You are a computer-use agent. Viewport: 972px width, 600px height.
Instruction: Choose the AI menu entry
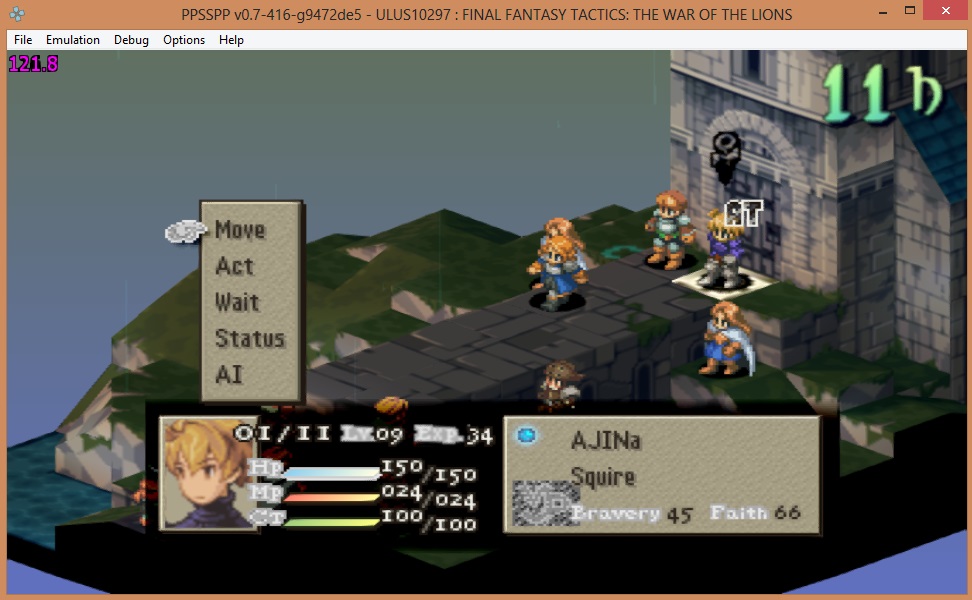229,375
